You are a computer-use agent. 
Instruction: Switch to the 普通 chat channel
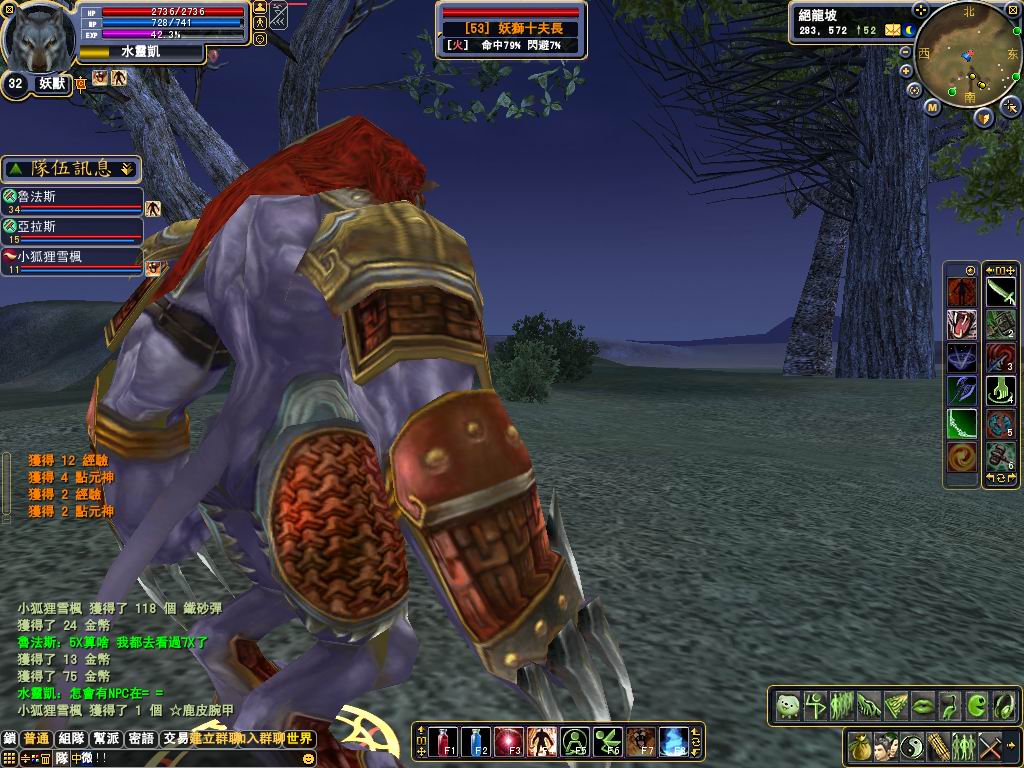click(37, 739)
